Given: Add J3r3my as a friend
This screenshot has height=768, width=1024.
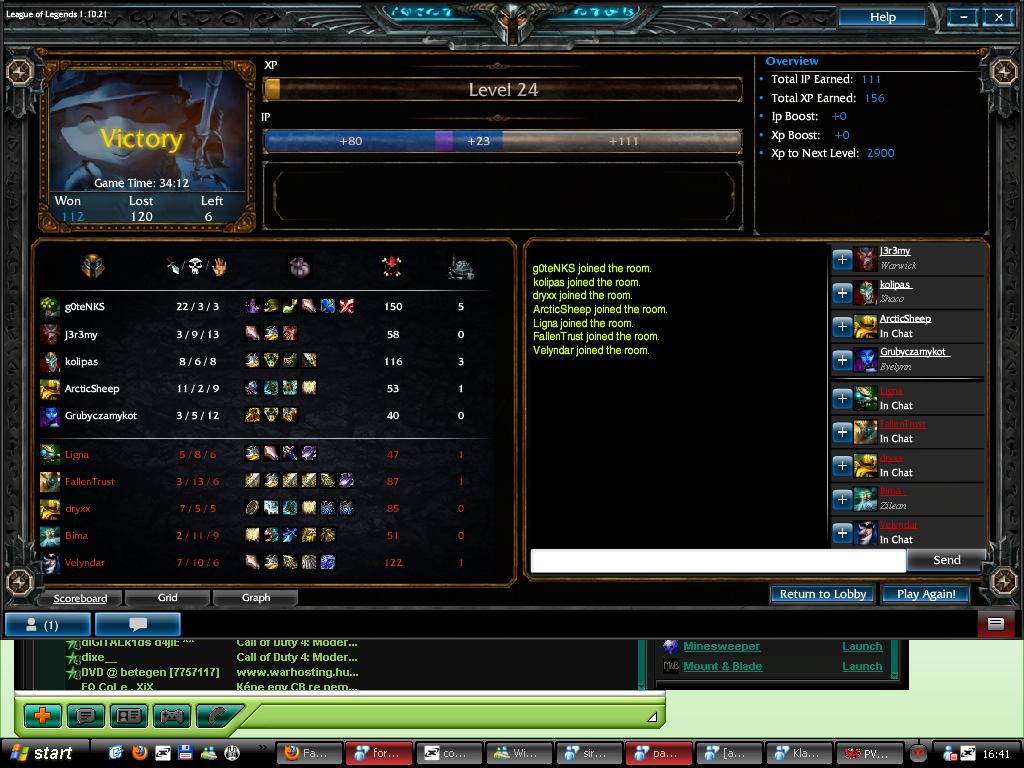Looking at the screenshot, I should 842,259.
